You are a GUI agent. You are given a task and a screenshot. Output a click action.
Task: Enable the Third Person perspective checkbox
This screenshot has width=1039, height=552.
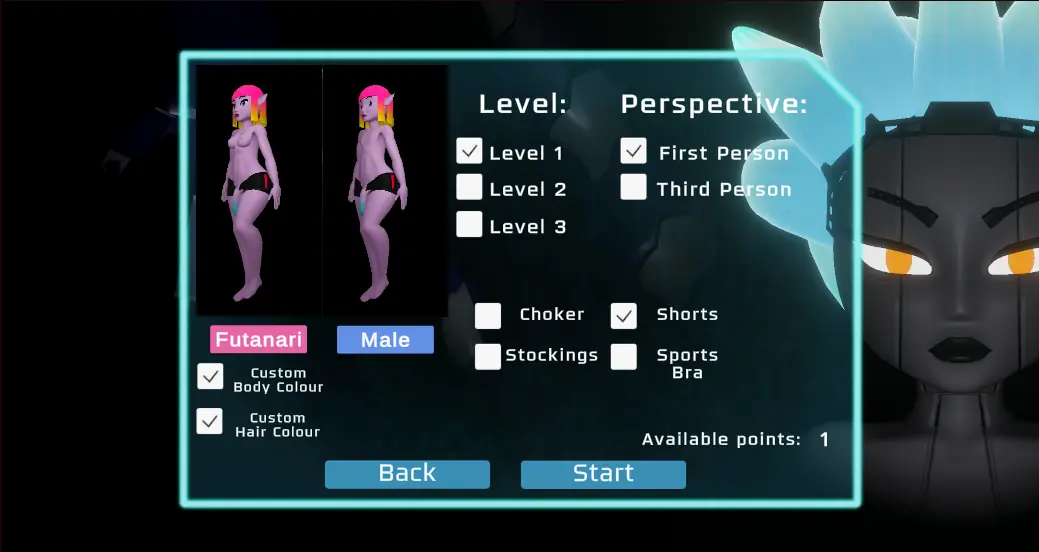coord(633,187)
